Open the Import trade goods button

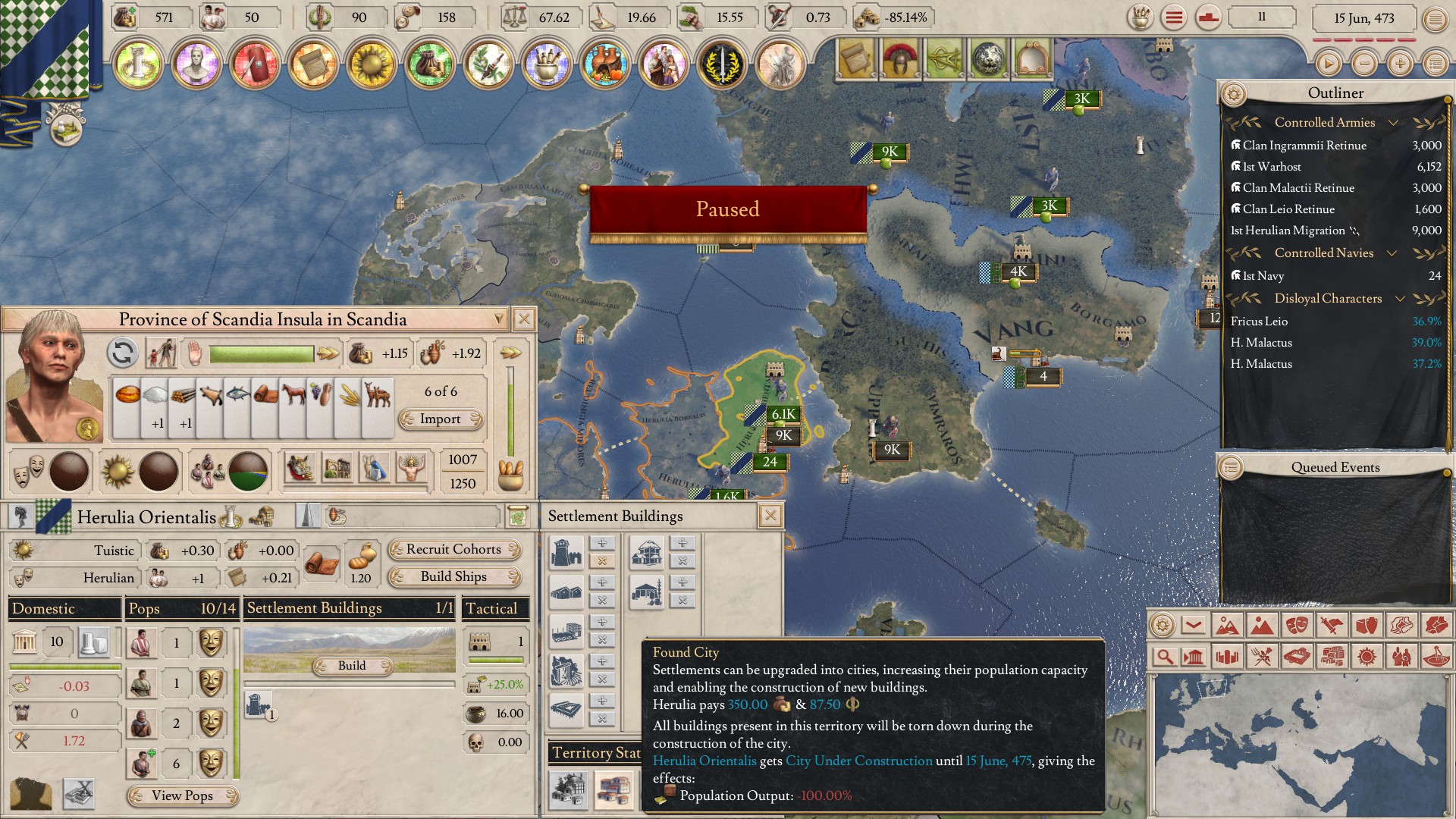[441, 419]
